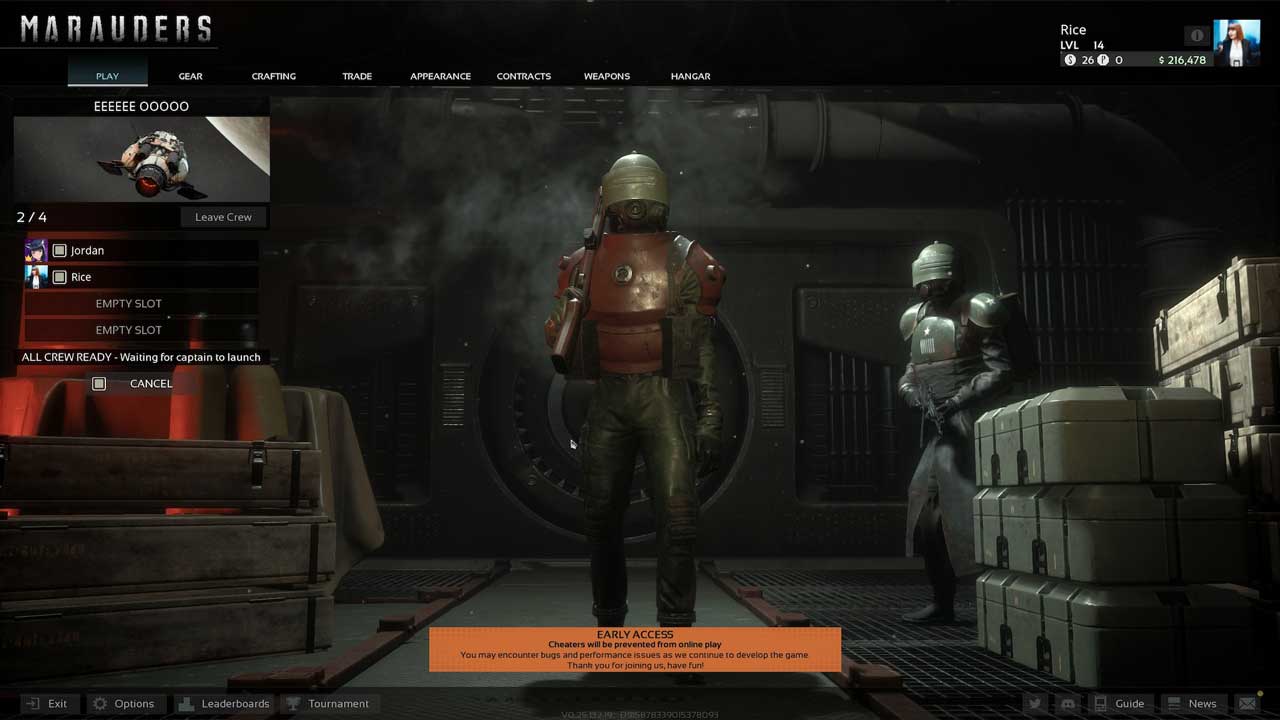Select the Hangar tab
This screenshot has width=1280, height=720.
[x=690, y=76]
